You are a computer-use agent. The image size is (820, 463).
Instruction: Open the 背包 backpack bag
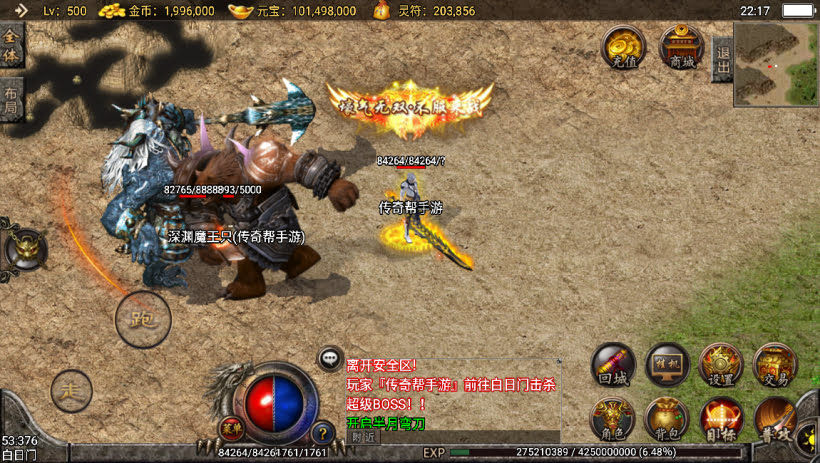pyautogui.click(x=667, y=418)
